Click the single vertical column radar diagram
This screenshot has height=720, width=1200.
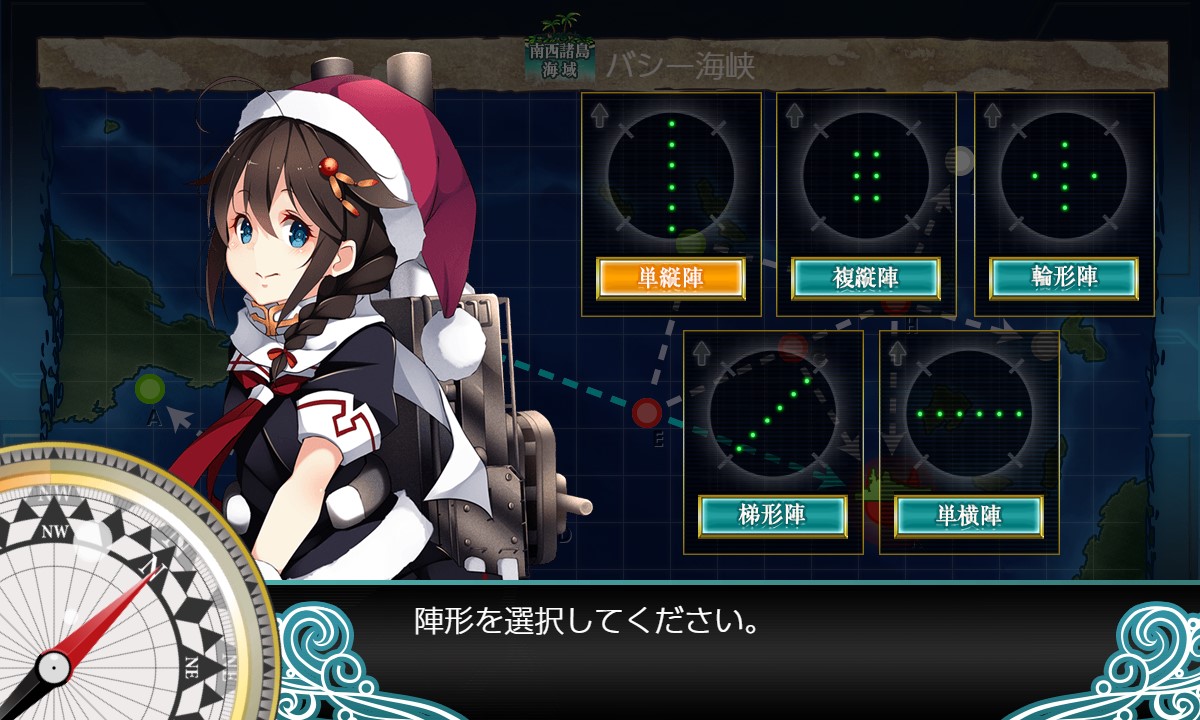click(x=671, y=176)
